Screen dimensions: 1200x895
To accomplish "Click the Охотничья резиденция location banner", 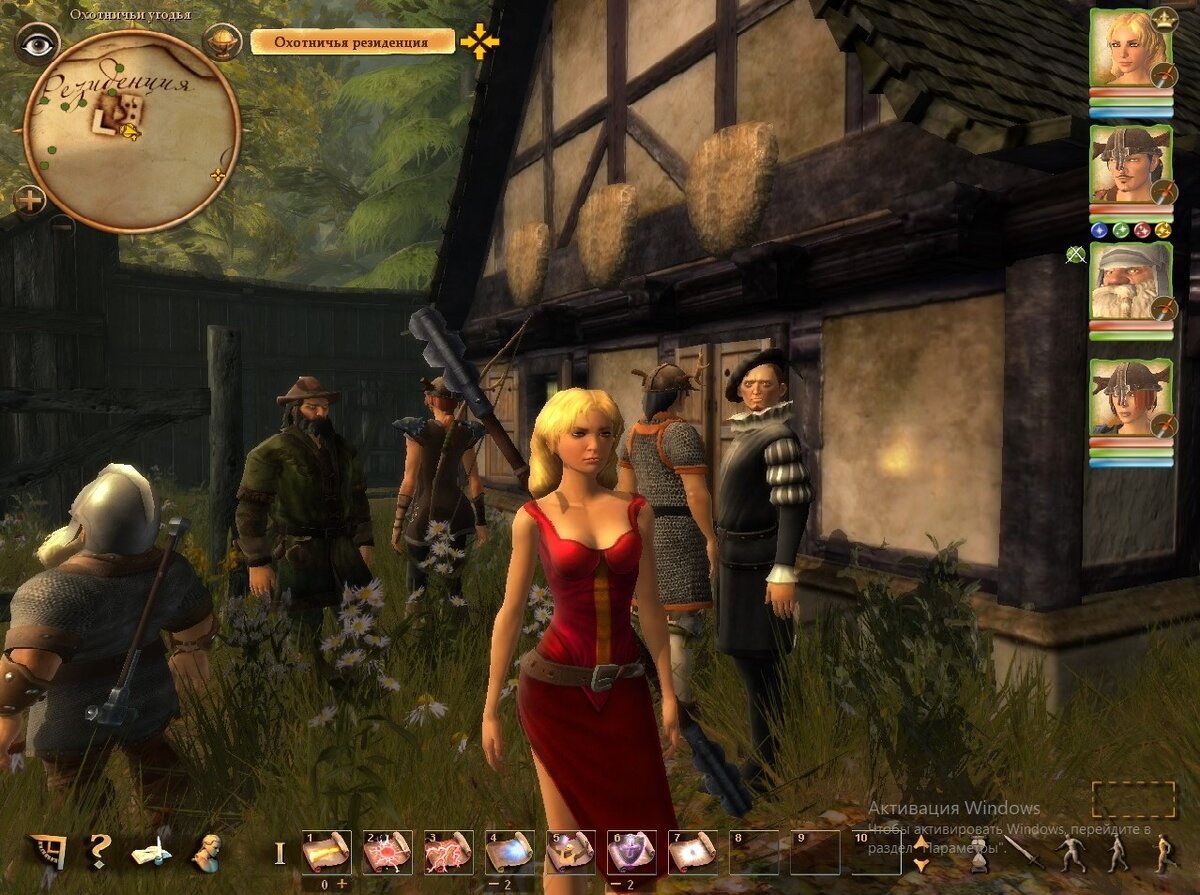I will 351,42.
